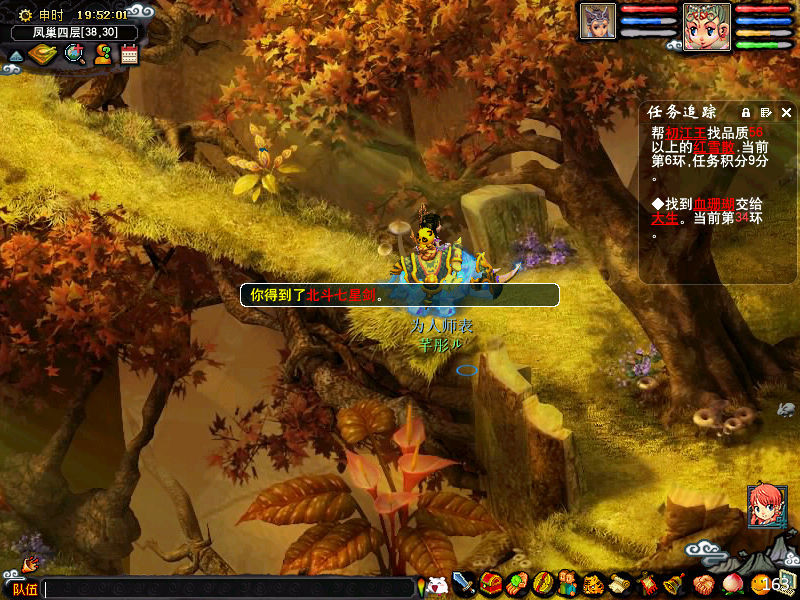800x600 pixels.
Task: Open the golden compass minimap icon
Action: tap(42, 55)
